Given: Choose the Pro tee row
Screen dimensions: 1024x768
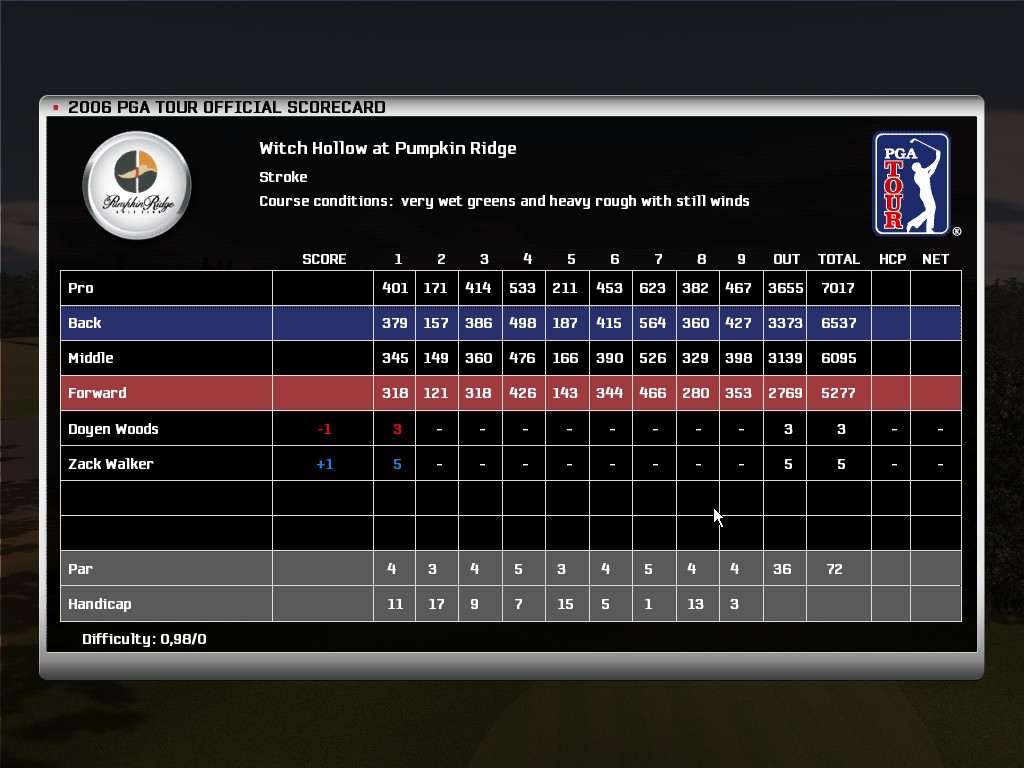Looking at the screenshot, I should (81, 288).
